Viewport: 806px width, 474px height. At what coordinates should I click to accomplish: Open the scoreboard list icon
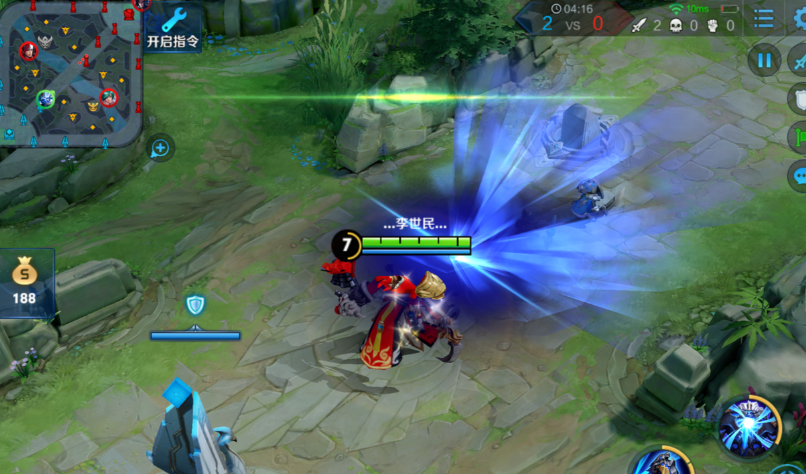tap(764, 18)
